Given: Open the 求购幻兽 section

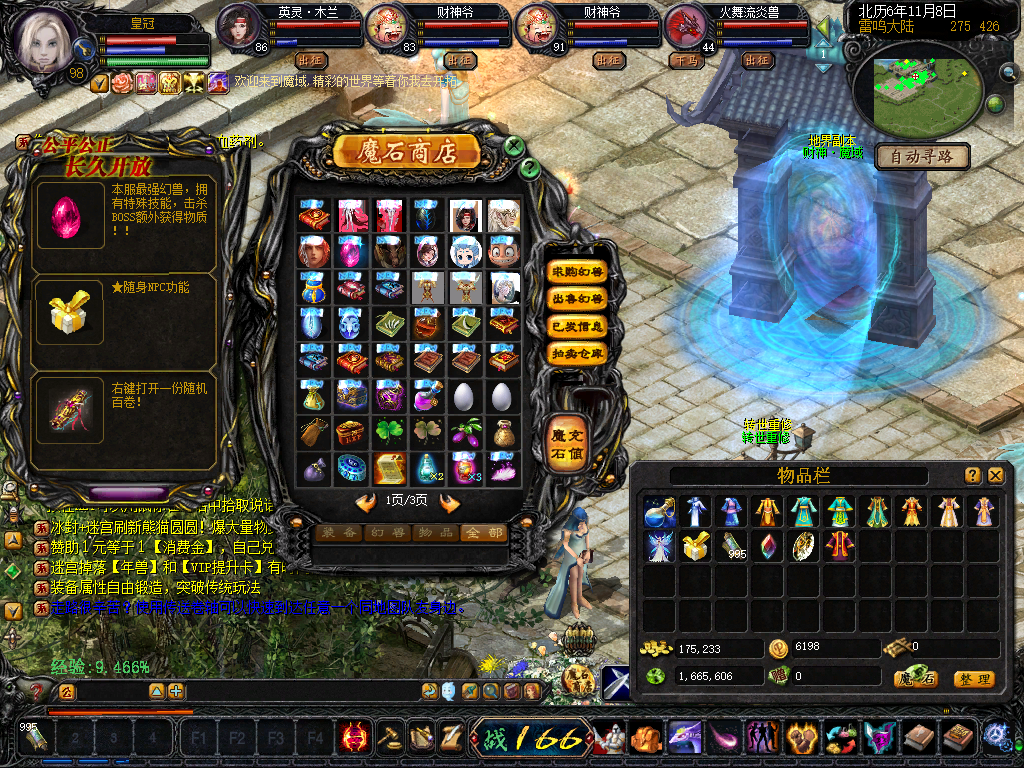Looking at the screenshot, I should coord(577,272).
